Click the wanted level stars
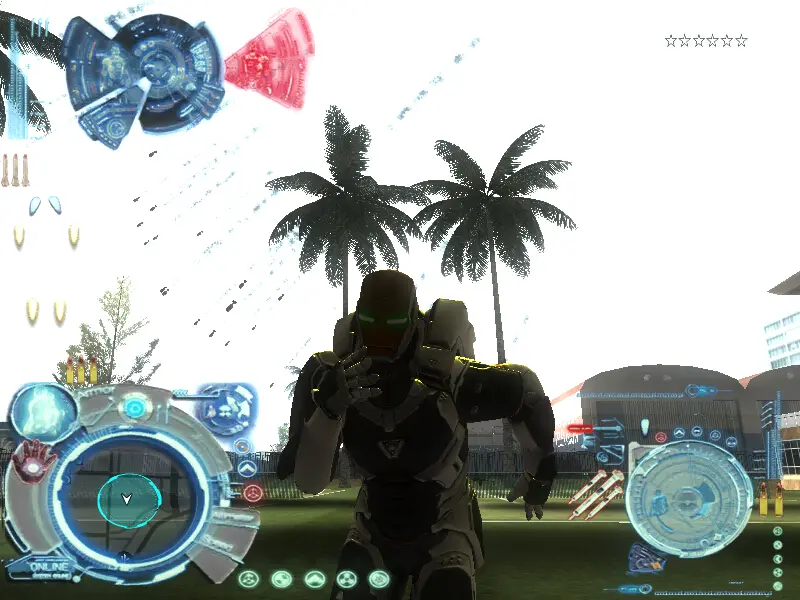The height and width of the screenshot is (600, 800). (706, 41)
